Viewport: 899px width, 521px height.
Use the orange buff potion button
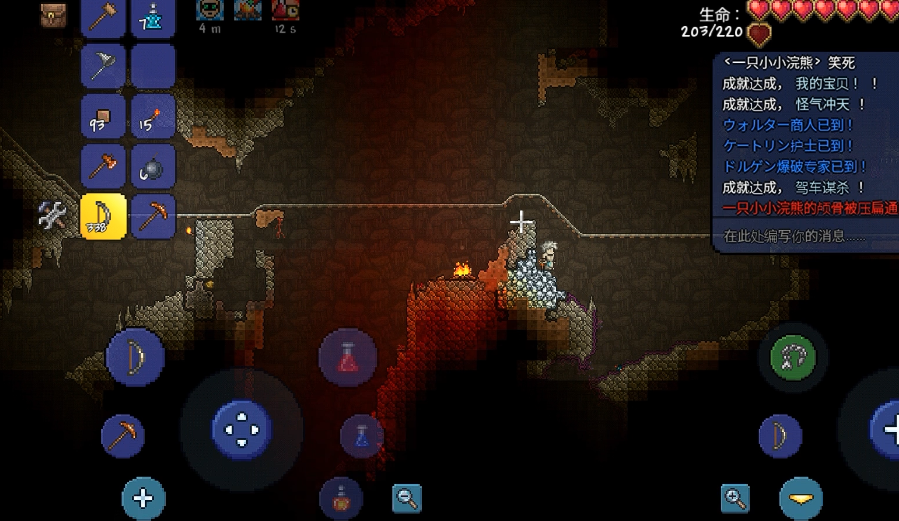(x=340, y=497)
